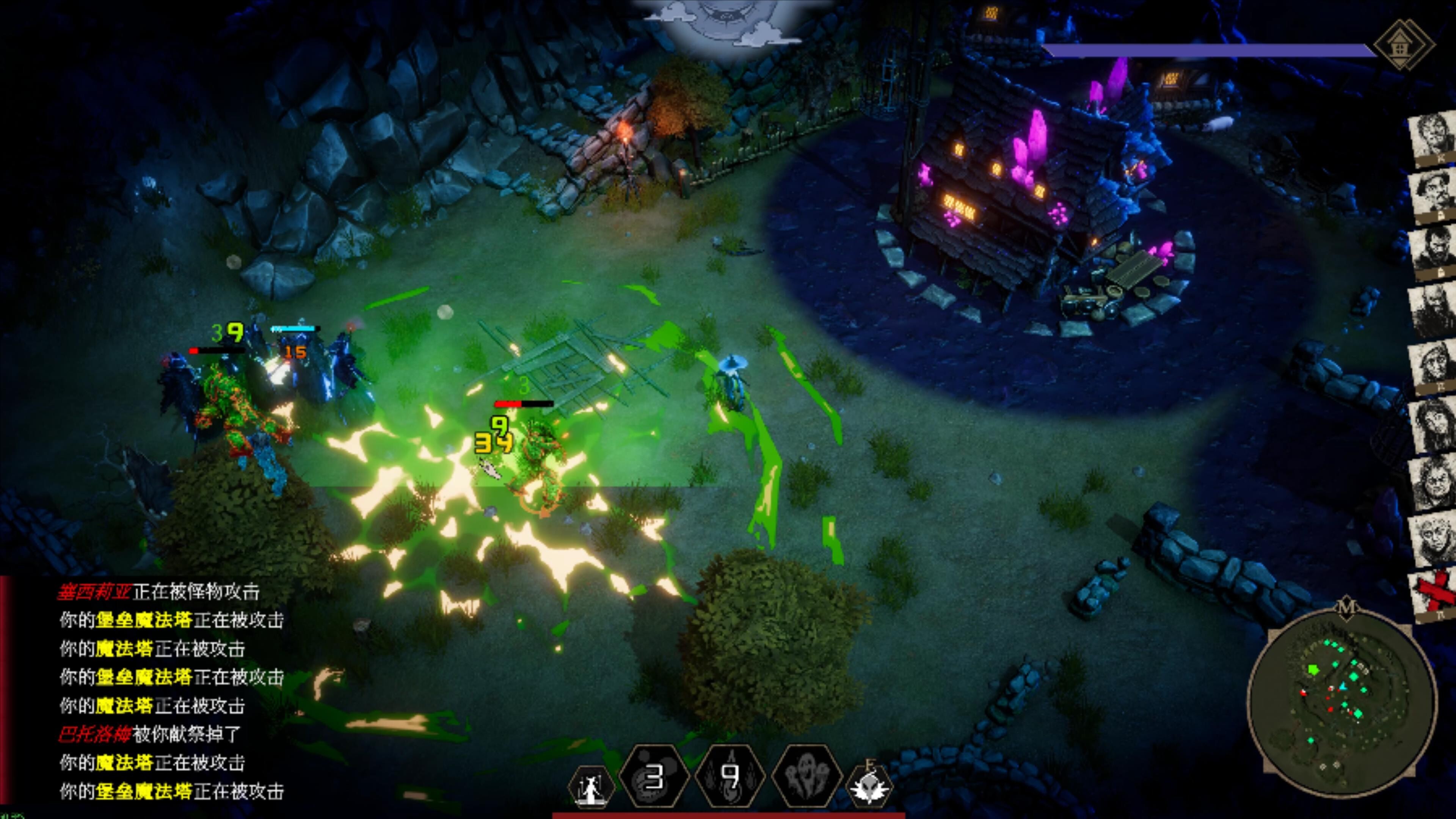Open the 巴托洛梅 sacrificed log message
The height and width of the screenshot is (819, 1456).
(149, 734)
